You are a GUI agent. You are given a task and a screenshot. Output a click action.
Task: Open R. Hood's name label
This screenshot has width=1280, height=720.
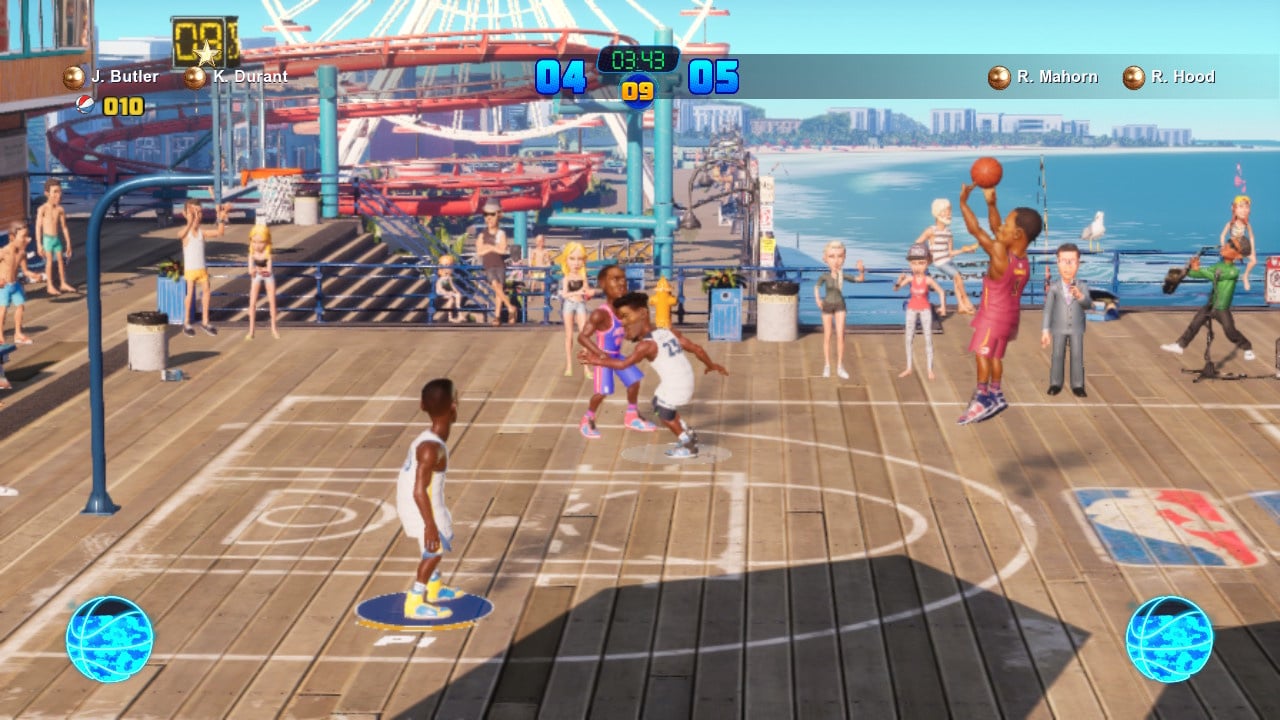coord(1185,75)
